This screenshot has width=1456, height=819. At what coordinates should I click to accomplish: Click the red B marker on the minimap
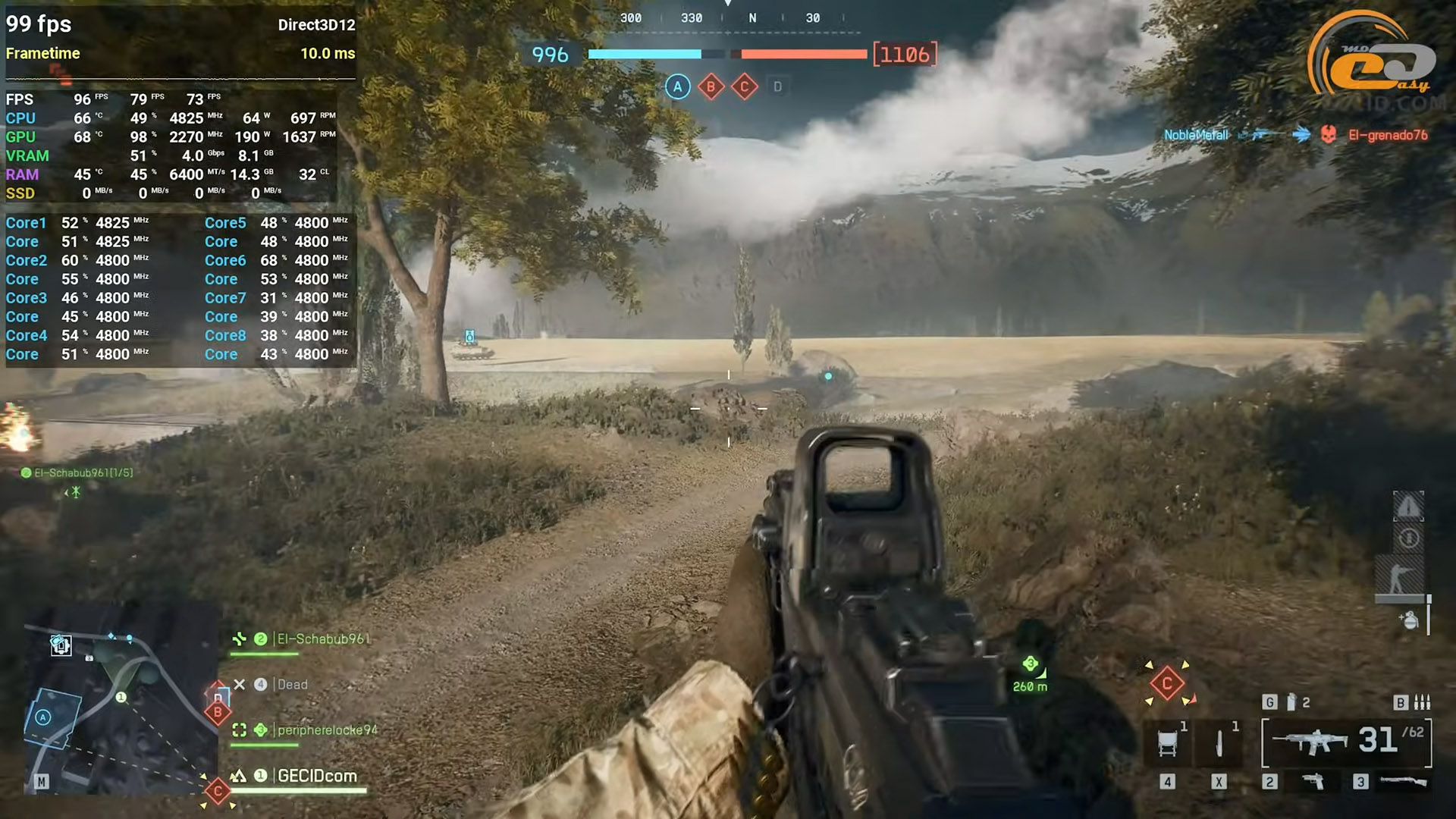pos(218,711)
